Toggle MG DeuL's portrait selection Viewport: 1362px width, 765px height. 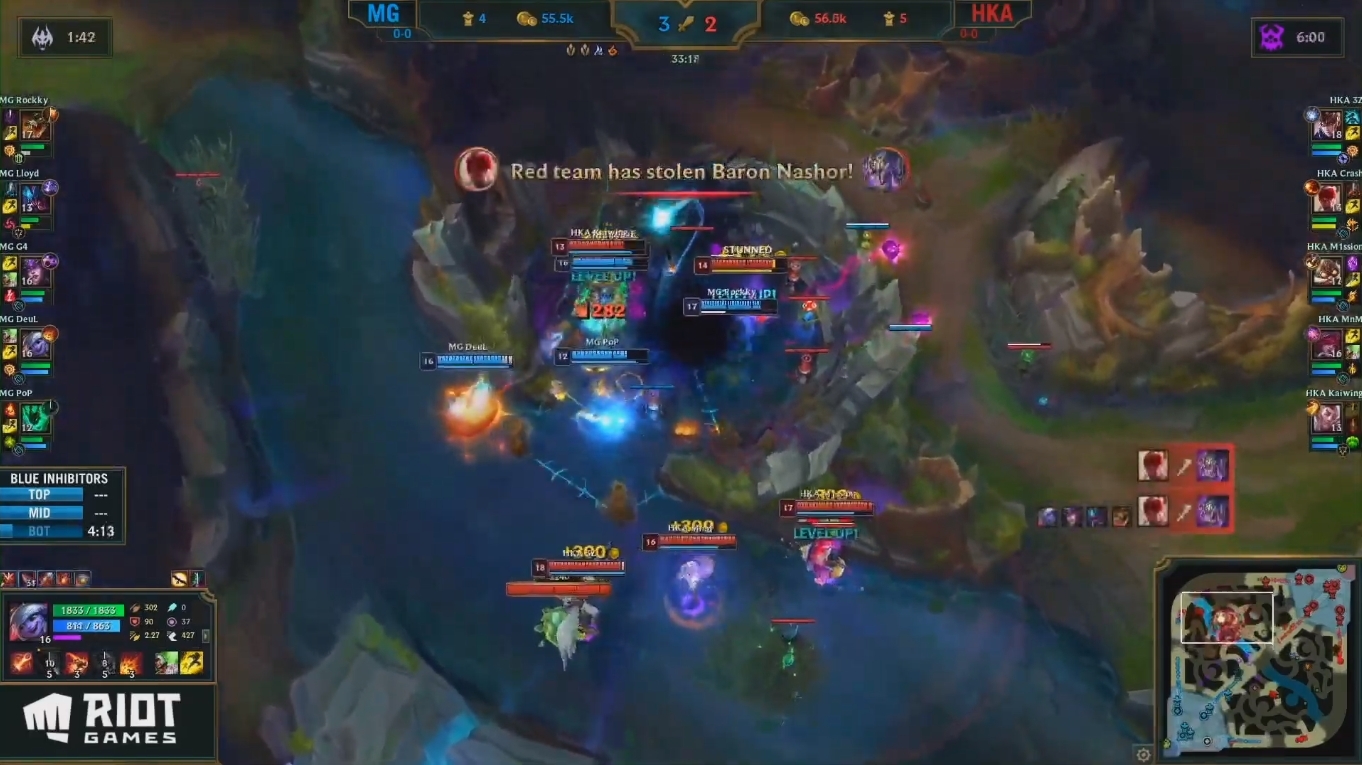[33, 345]
